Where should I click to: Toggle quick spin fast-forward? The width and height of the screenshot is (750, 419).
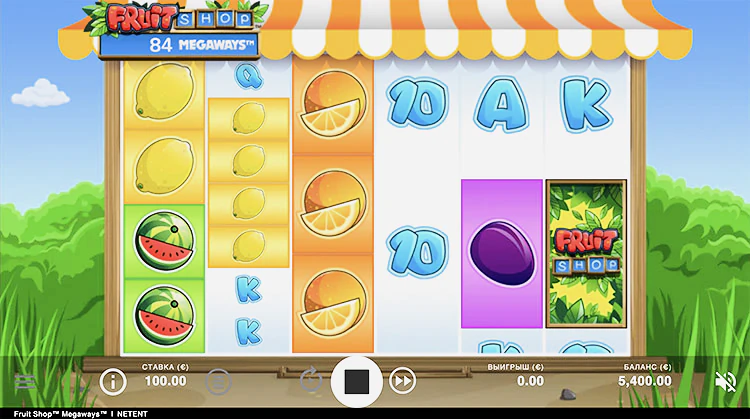click(402, 381)
